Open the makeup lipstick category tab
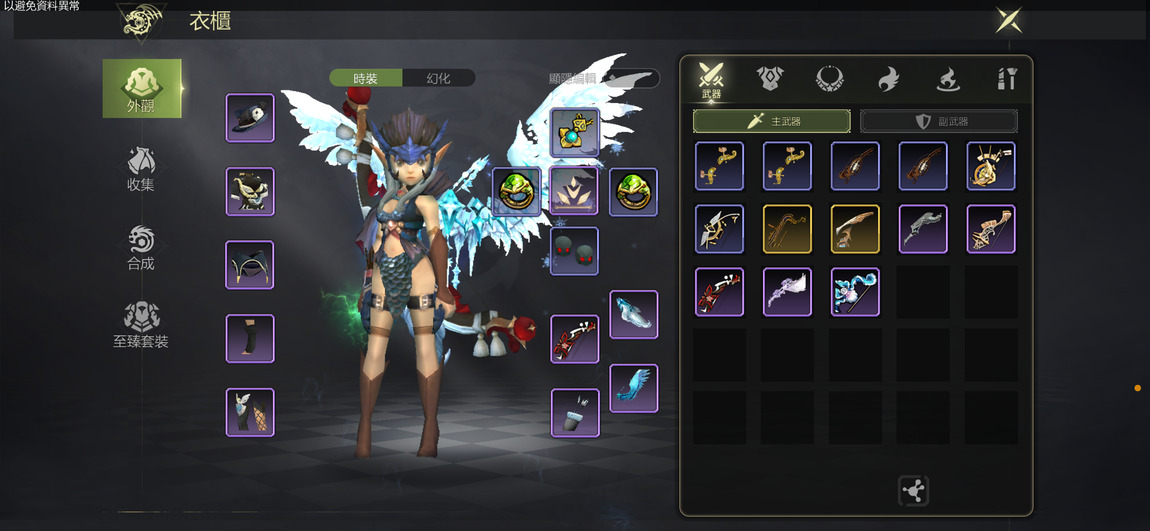Viewport: 1150px width, 531px height. tap(1006, 78)
